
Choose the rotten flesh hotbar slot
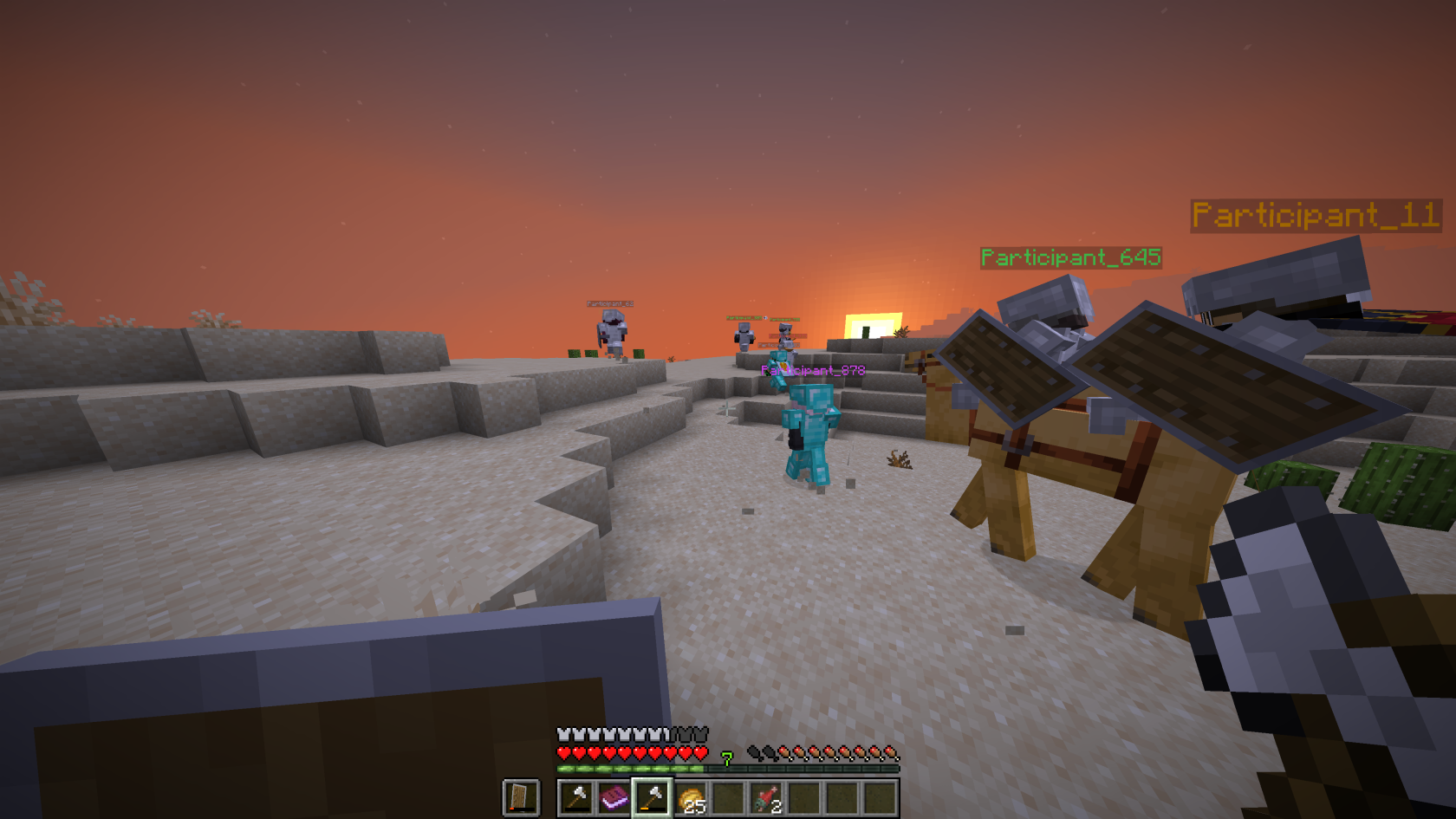click(766, 797)
